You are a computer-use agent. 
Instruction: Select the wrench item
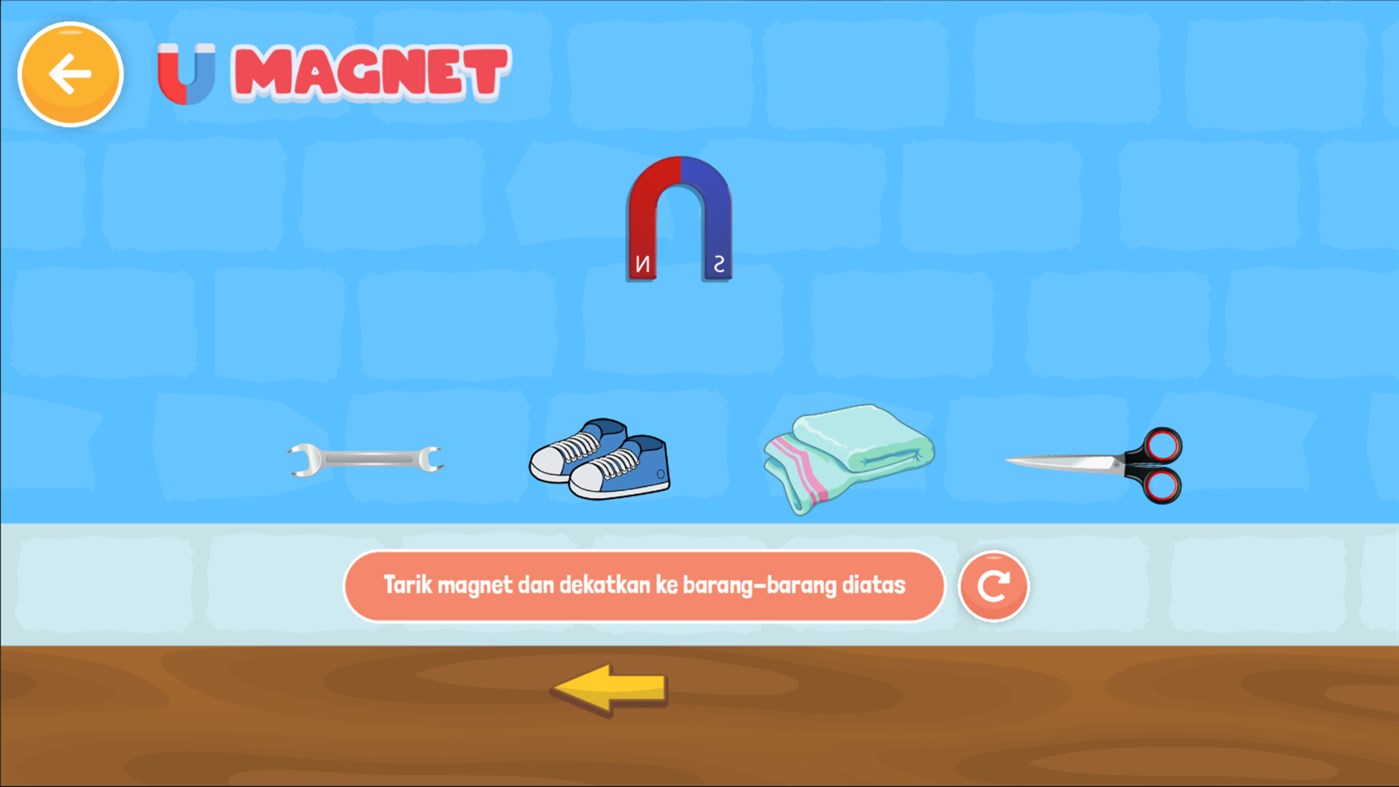point(366,458)
